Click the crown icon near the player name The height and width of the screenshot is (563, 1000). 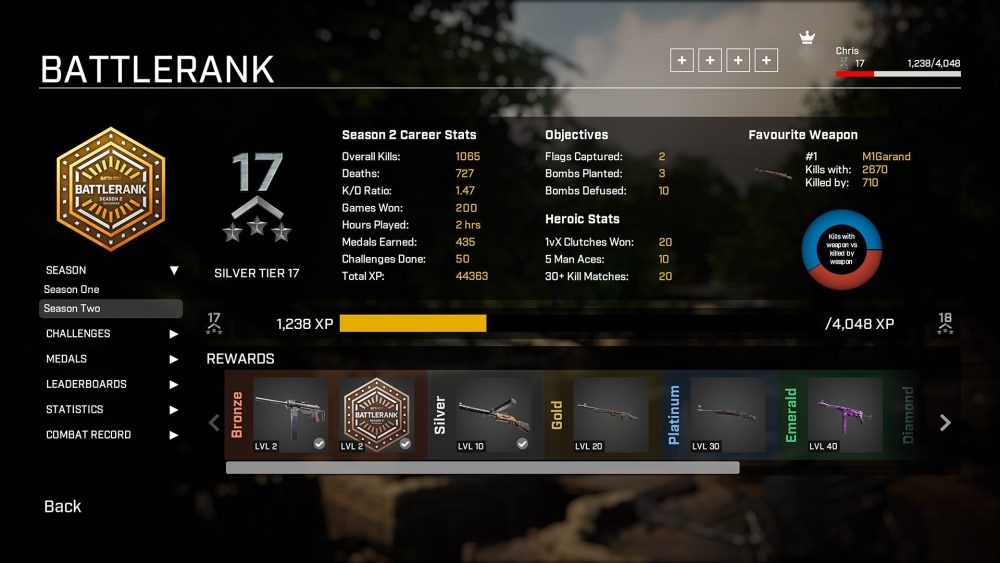[x=807, y=38]
